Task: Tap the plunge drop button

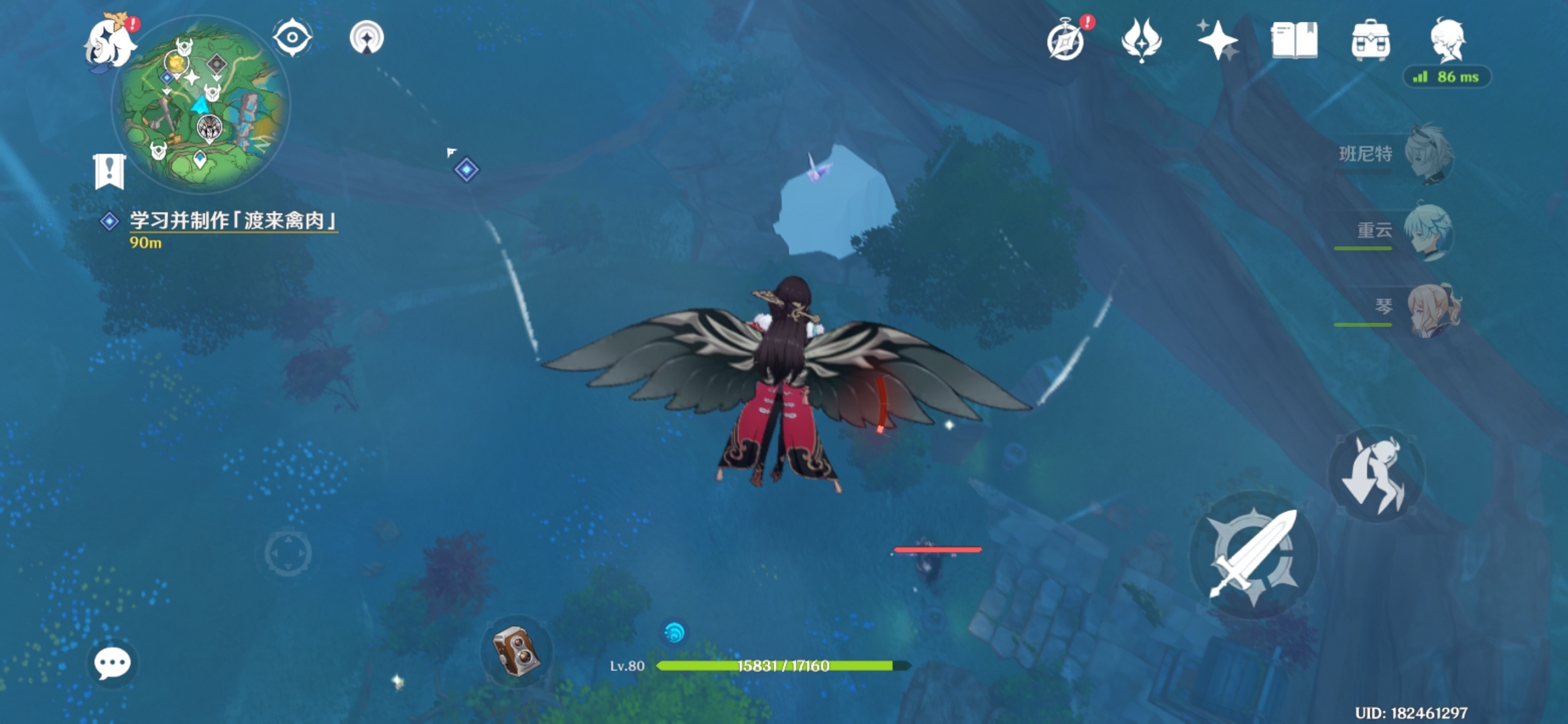Action: [x=1376, y=474]
